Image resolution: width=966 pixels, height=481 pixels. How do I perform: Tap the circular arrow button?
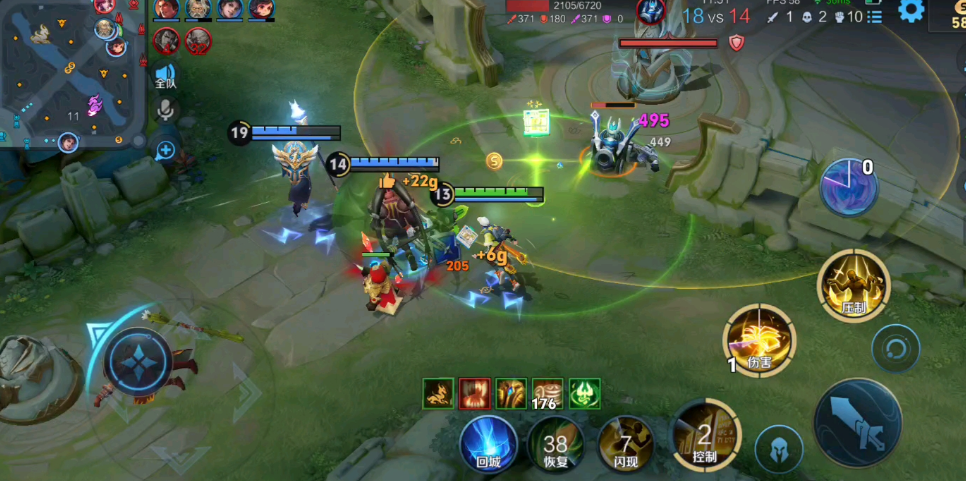(894, 349)
